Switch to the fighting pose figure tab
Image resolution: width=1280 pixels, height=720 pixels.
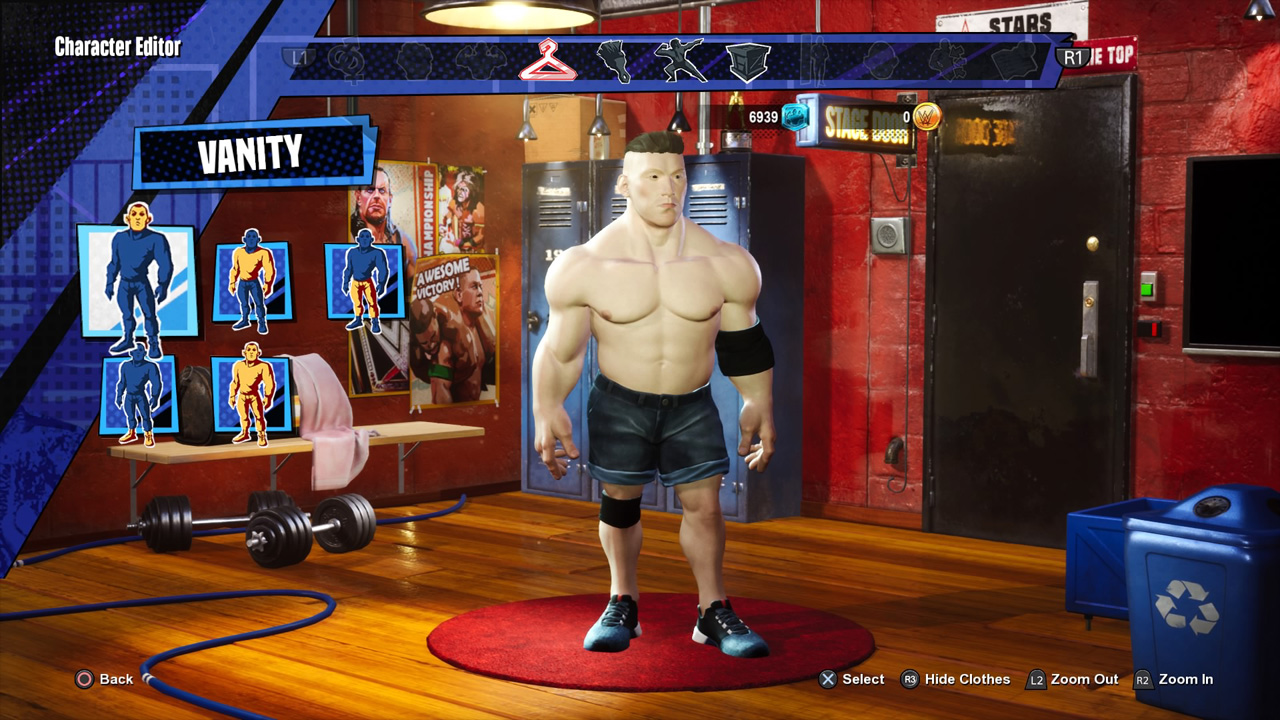[x=679, y=61]
